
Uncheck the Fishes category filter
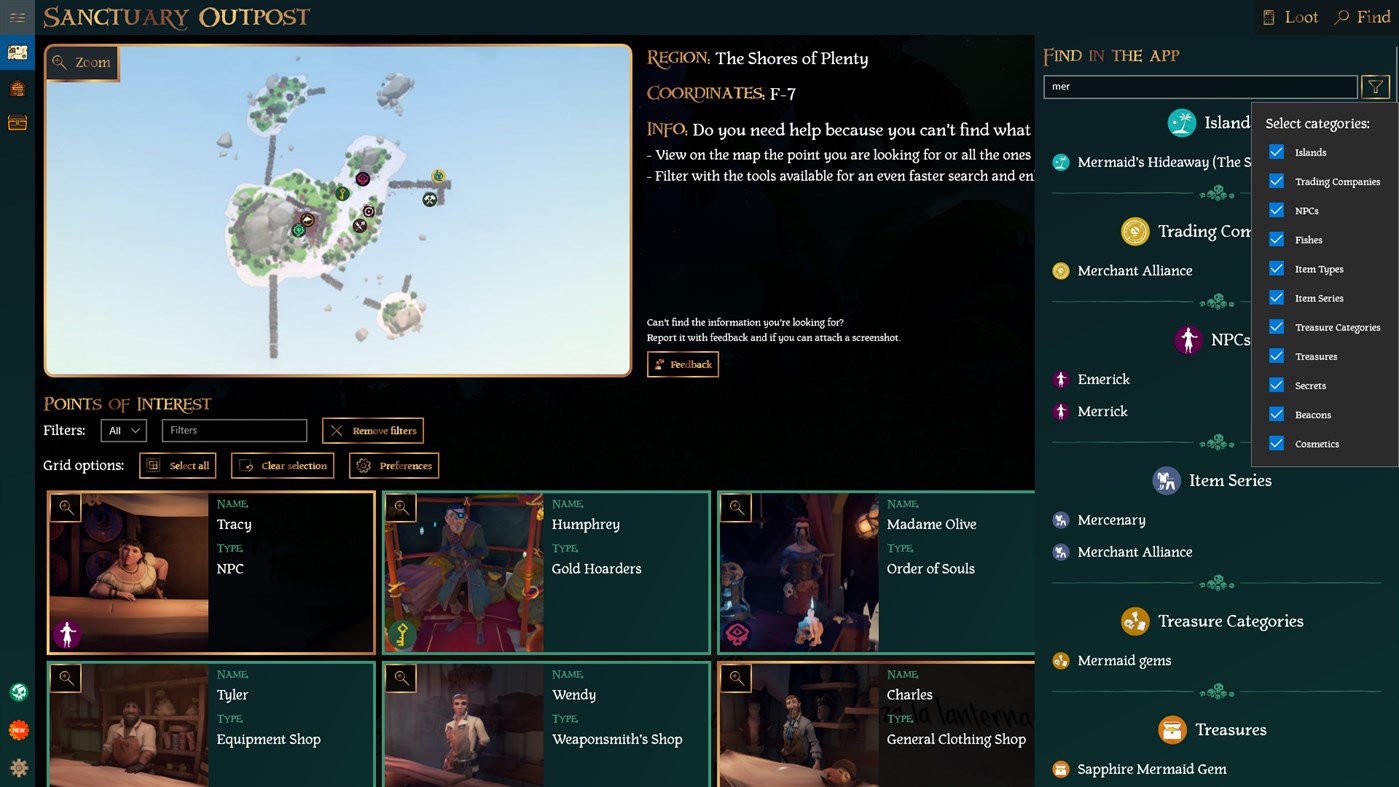(1277, 239)
